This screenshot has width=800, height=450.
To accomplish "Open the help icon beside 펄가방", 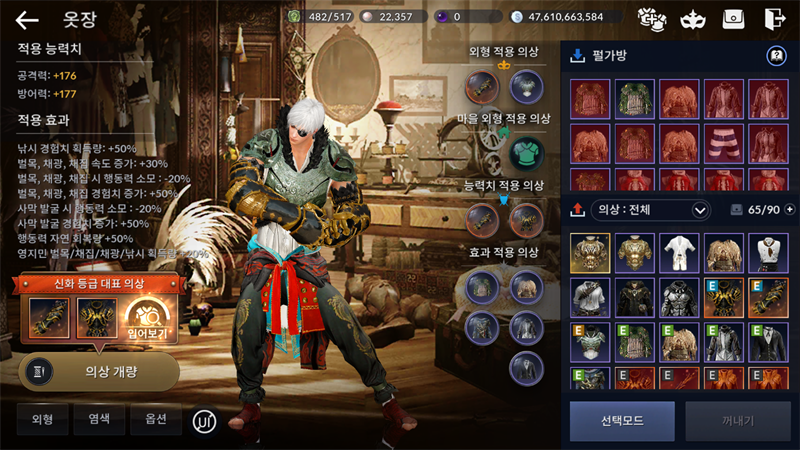I will [x=774, y=56].
